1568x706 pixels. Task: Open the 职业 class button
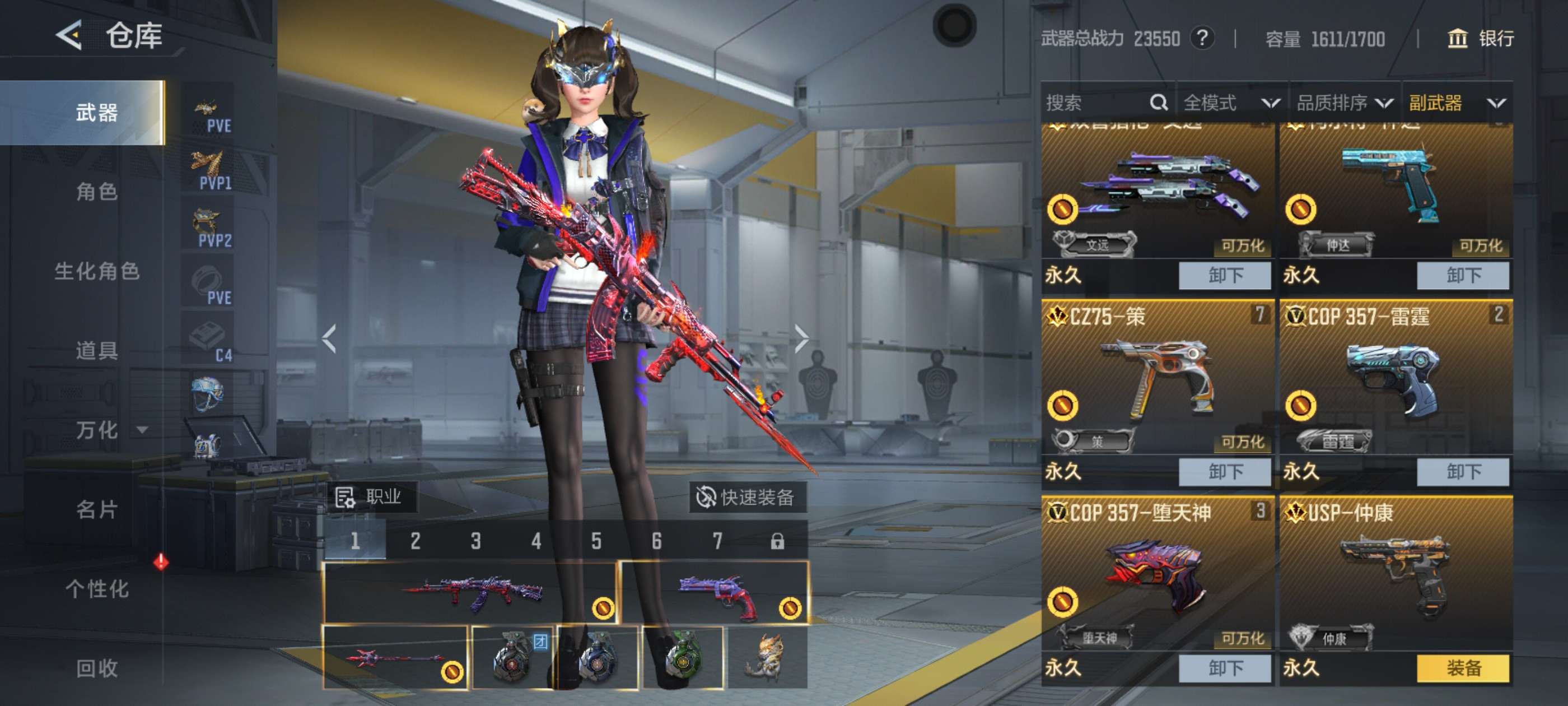[x=370, y=497]
